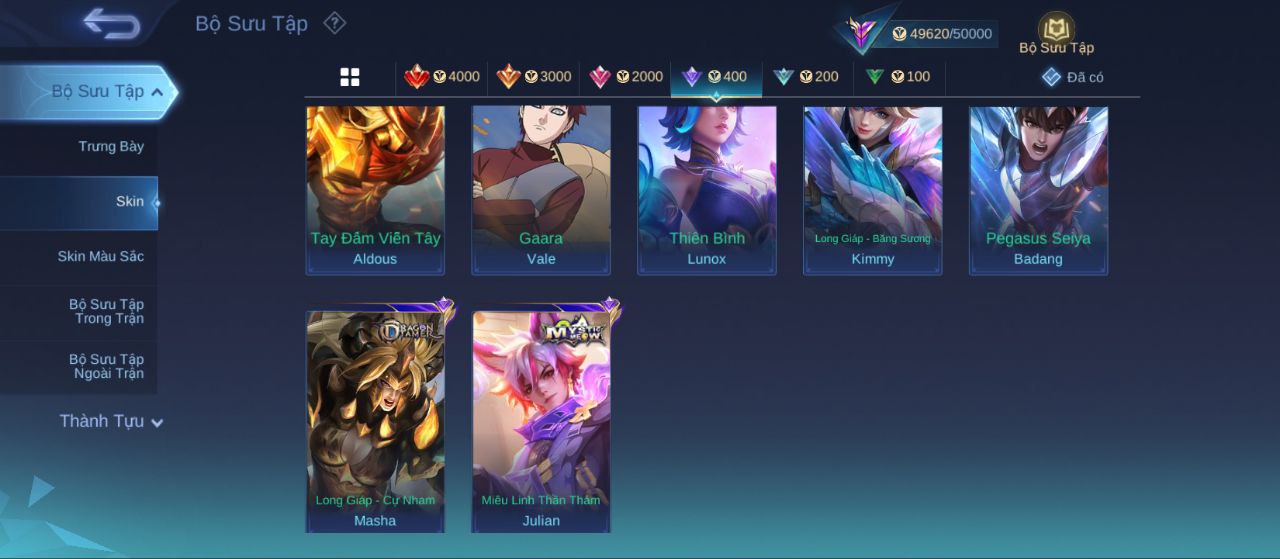This screenshot has width=1280, height=559.
Task: Switch to the 200-point tier tab
Action: (806, 77)
